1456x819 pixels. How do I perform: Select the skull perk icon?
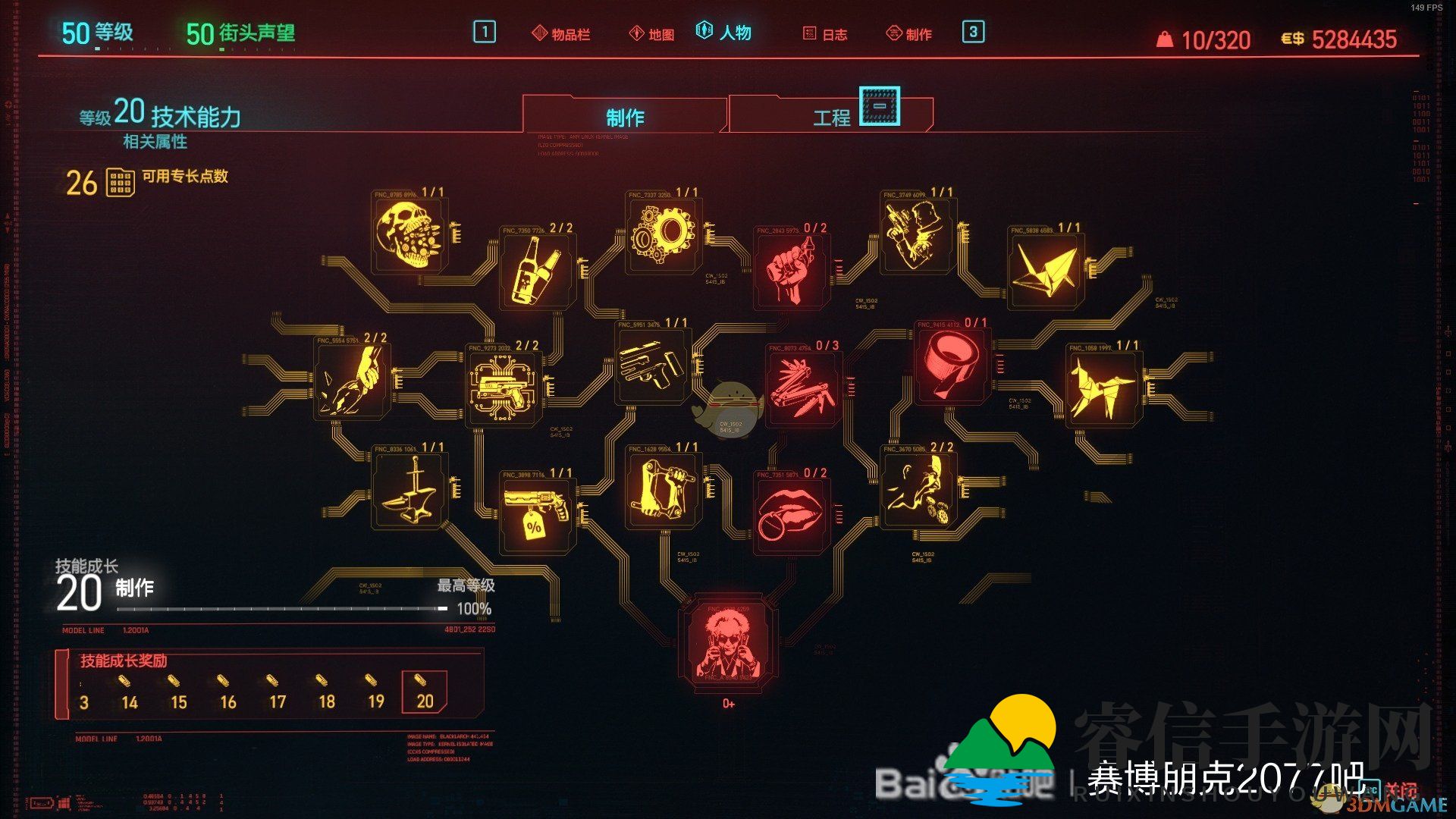409,234
